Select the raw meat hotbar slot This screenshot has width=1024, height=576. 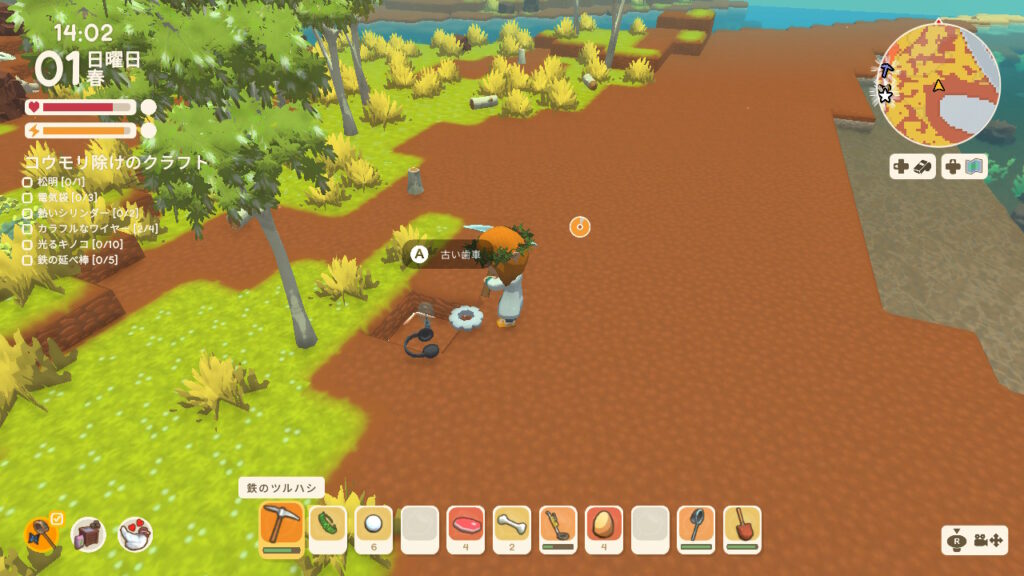click(x=465, y=526)
